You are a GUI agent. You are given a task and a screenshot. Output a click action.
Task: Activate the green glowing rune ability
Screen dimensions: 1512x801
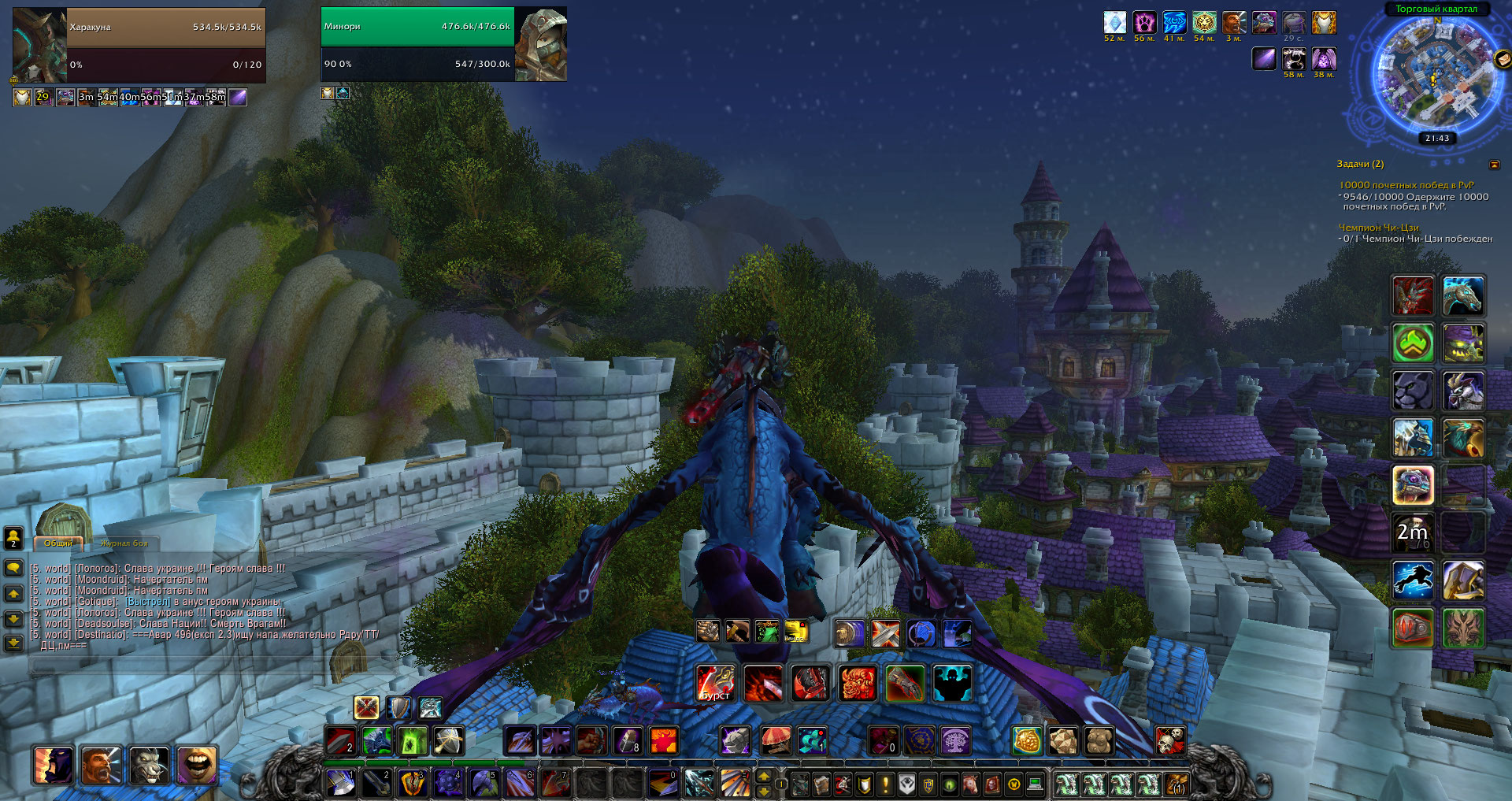(412, 741)
